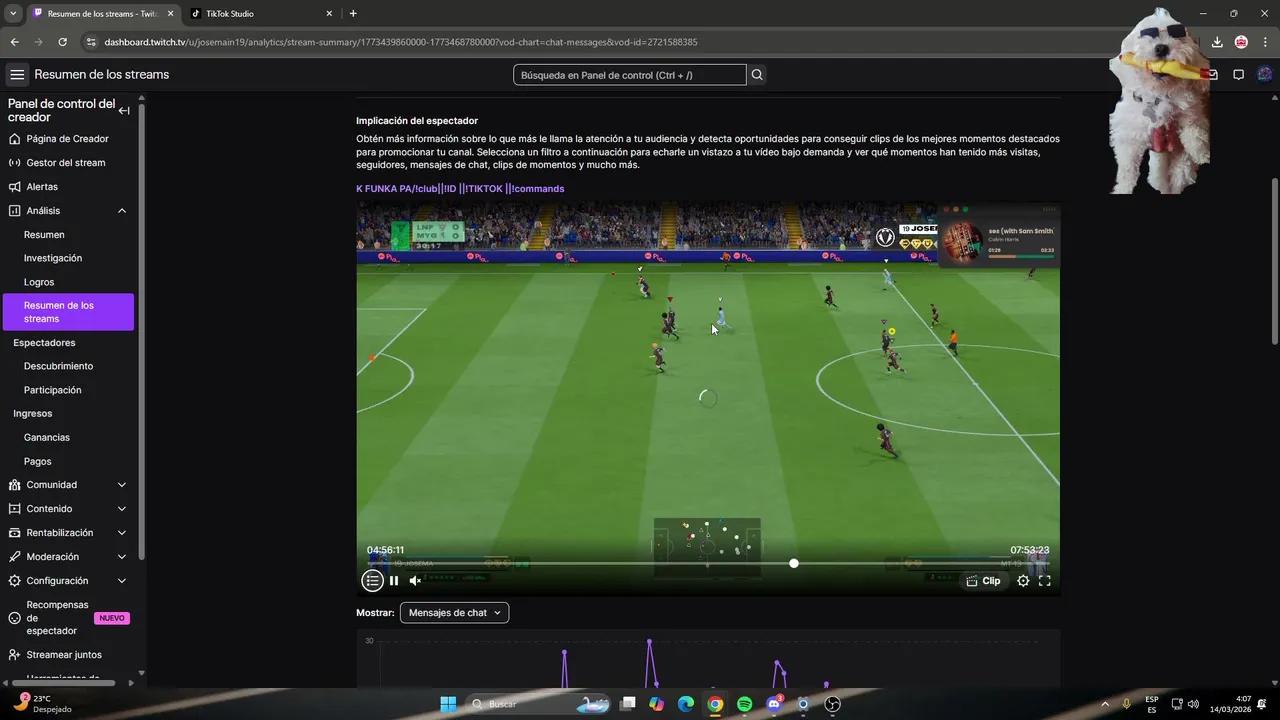Open the Mensajes de chat dropdown
The height and width of the screenshot is (720, 1280).
[454, 612]
